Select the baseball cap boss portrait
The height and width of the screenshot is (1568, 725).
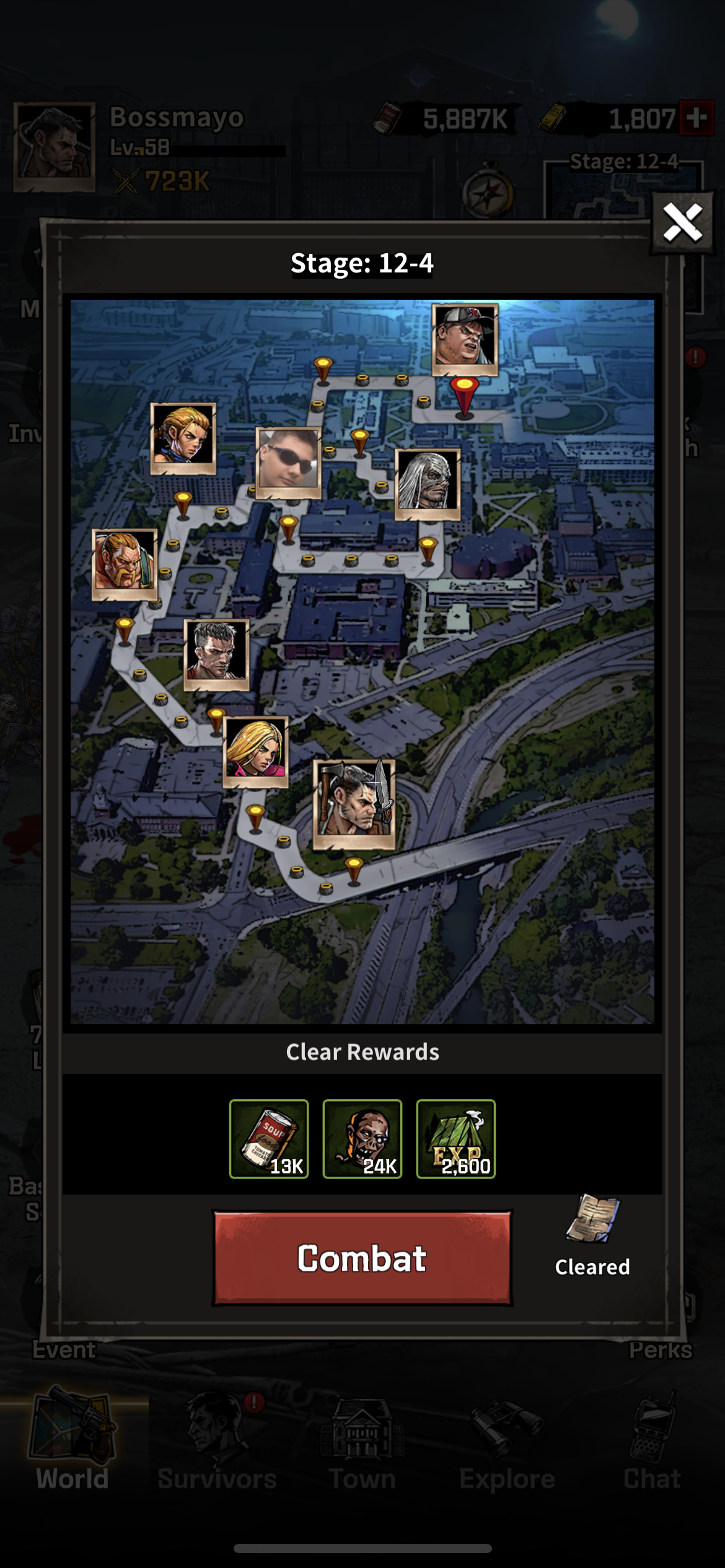pos(465,339)
